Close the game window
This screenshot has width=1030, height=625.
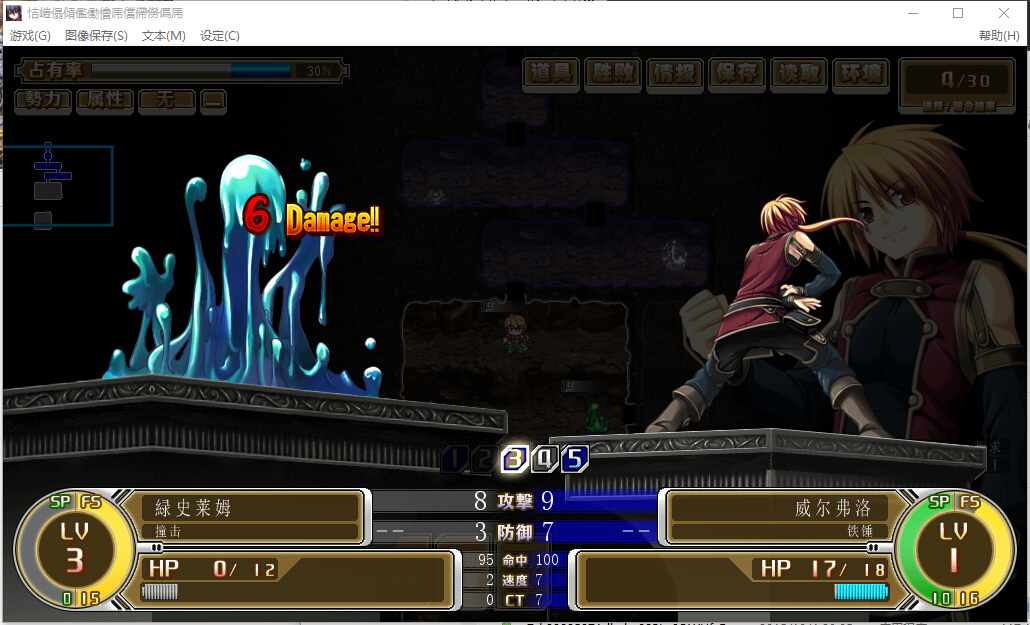pos(1004,13)
